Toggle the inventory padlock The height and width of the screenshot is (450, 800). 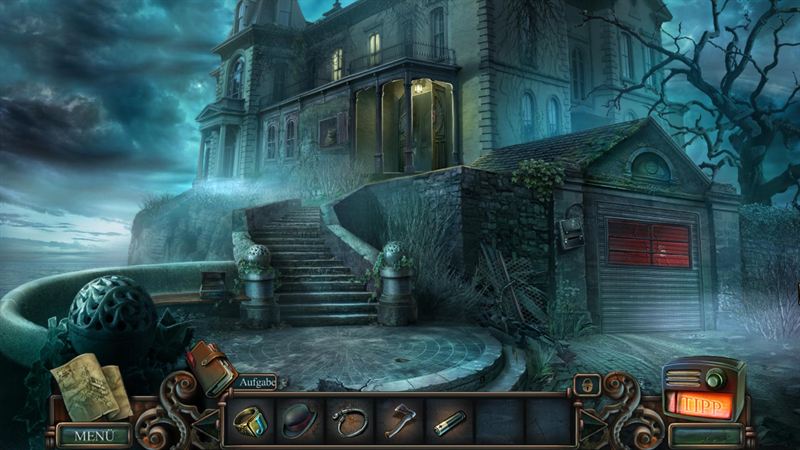pyautogui.click(x=587, y=385)
